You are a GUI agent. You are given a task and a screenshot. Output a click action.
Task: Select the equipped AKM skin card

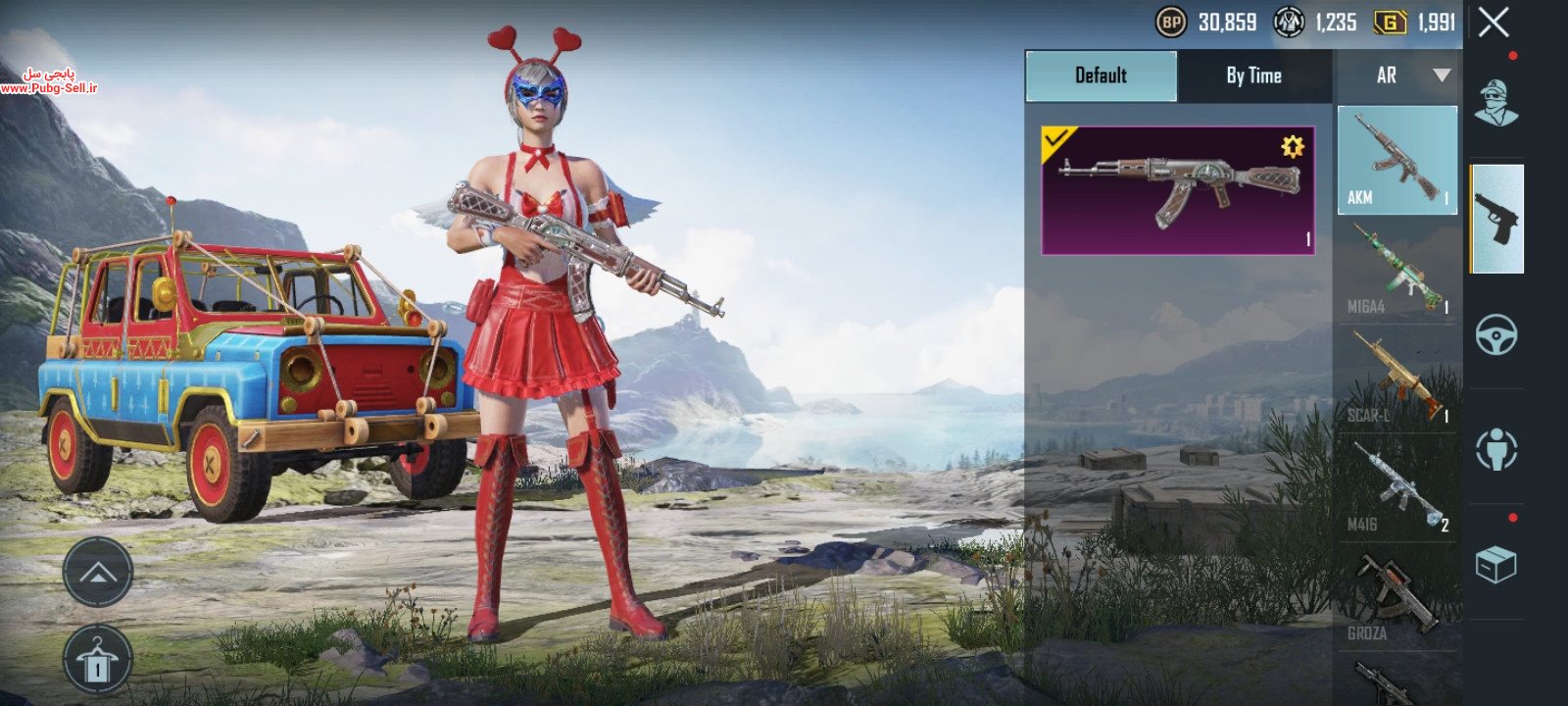coord(1177,190)
